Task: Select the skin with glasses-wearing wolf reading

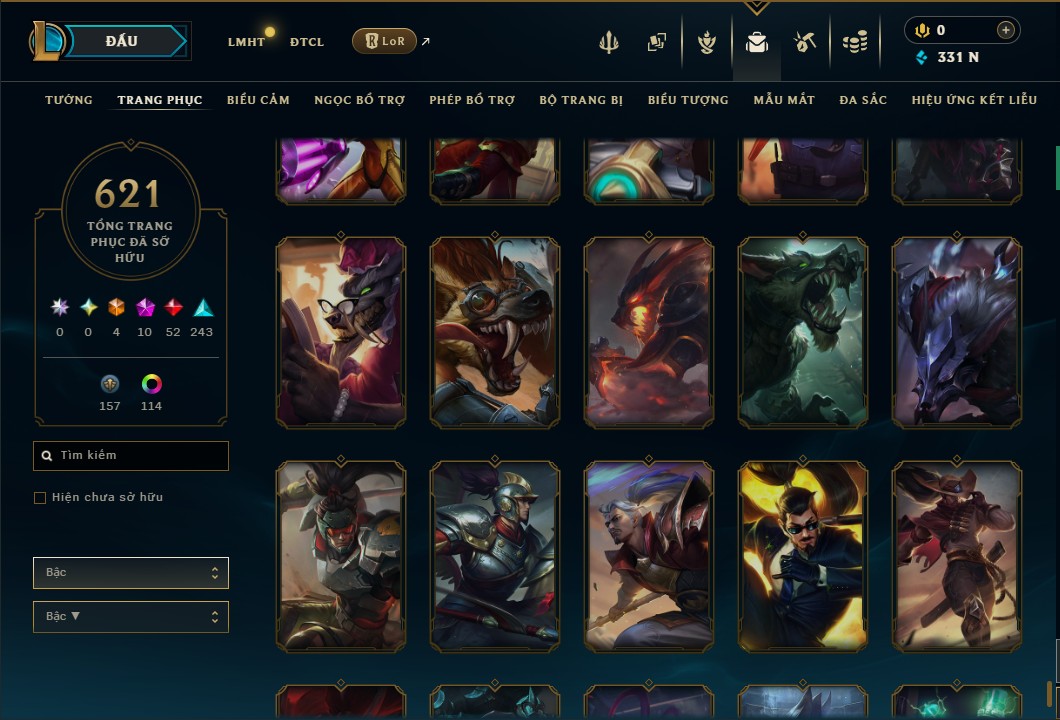Action: click(341, 332)
